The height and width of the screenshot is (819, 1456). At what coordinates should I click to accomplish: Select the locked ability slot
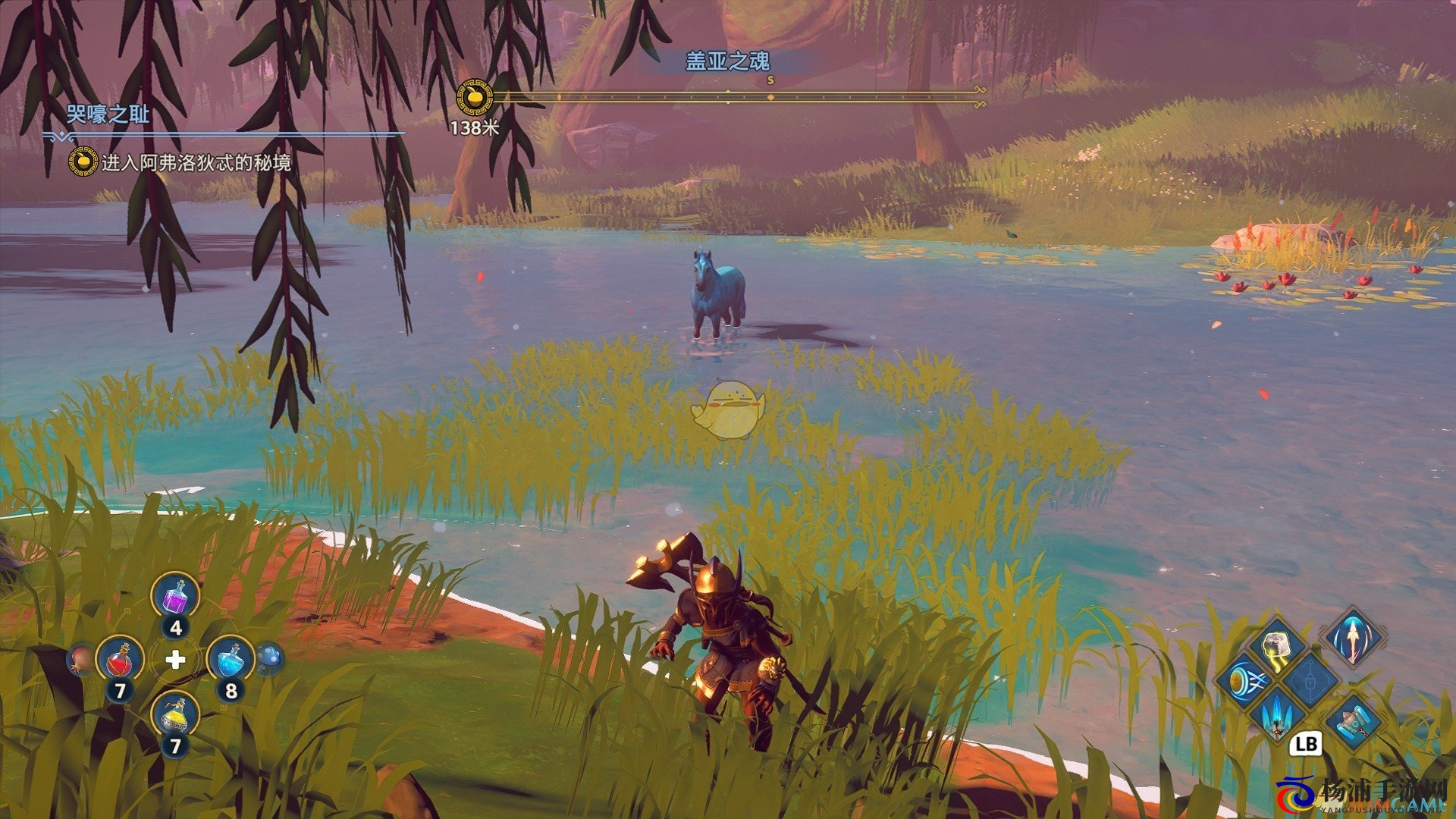[1311, 677]
